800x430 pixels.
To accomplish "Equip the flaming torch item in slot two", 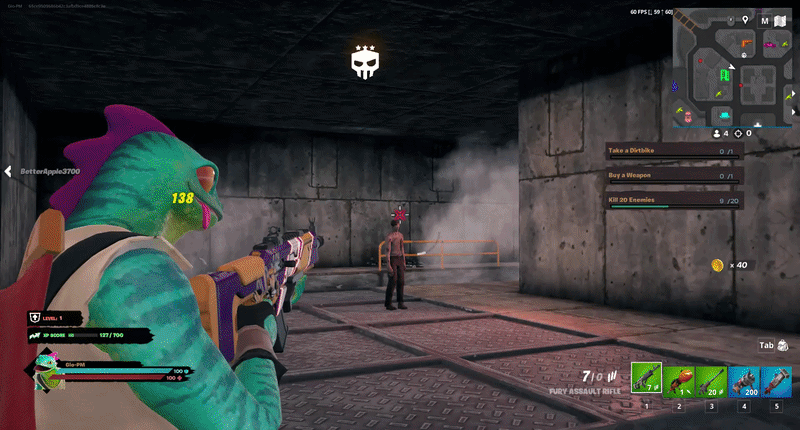I will point(679,381).
